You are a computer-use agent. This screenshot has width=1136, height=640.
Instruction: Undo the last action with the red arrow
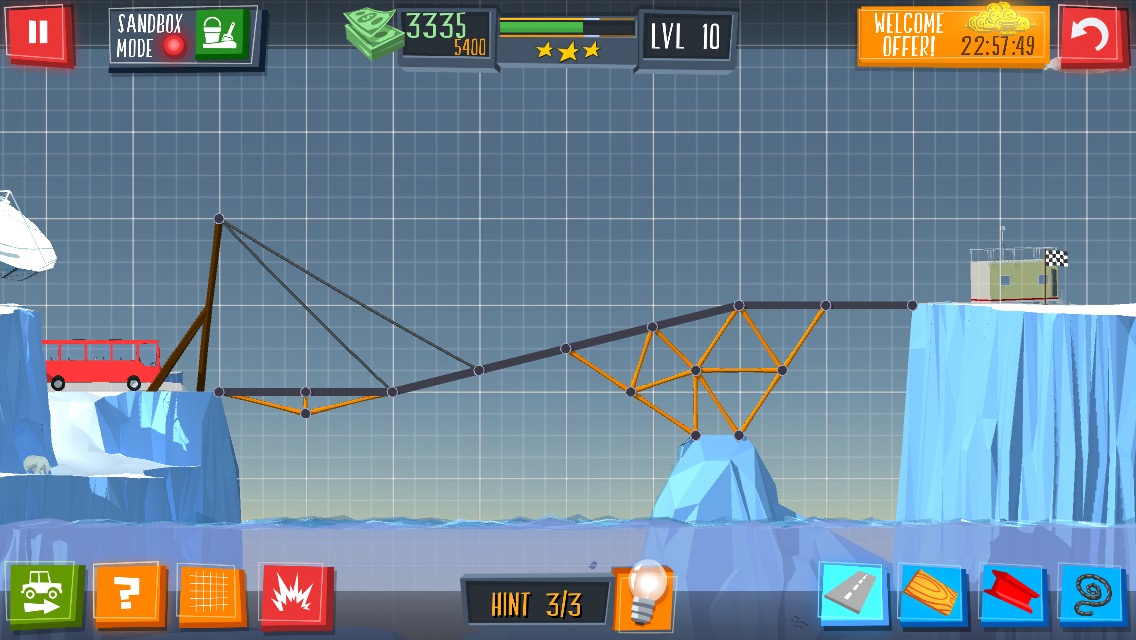pos(1092,37)
